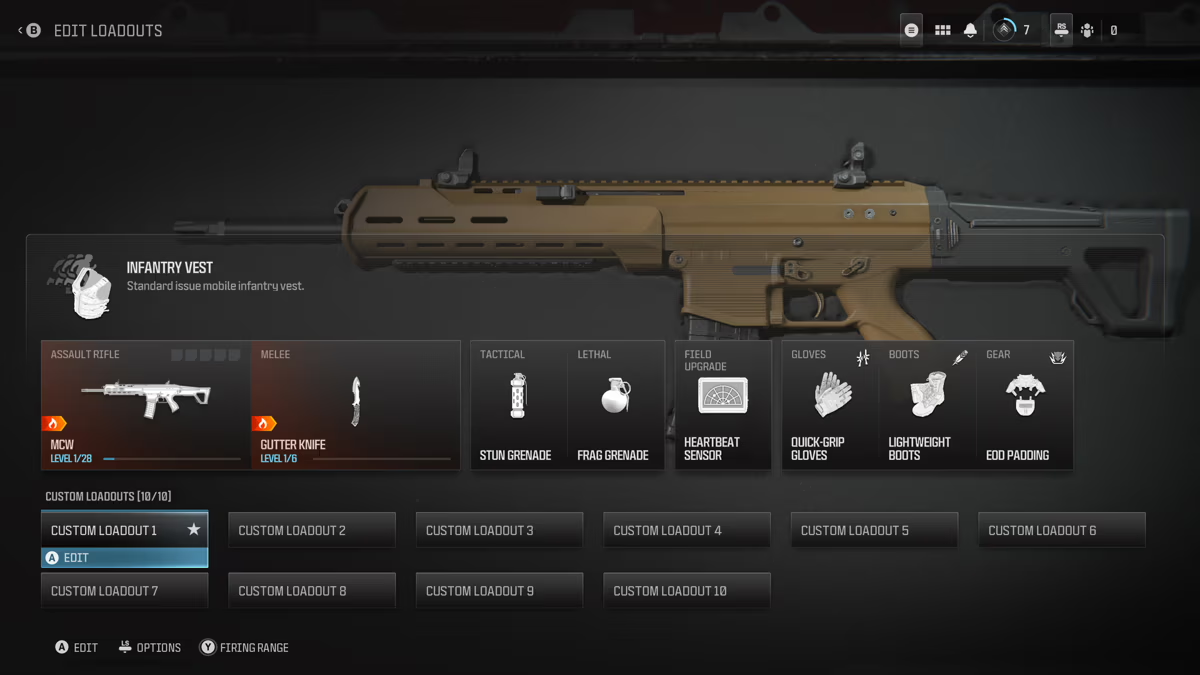Screen dimensions: 1200x675
Task: Select the Frag Grenade lethal slot
Action: (615, 405)
